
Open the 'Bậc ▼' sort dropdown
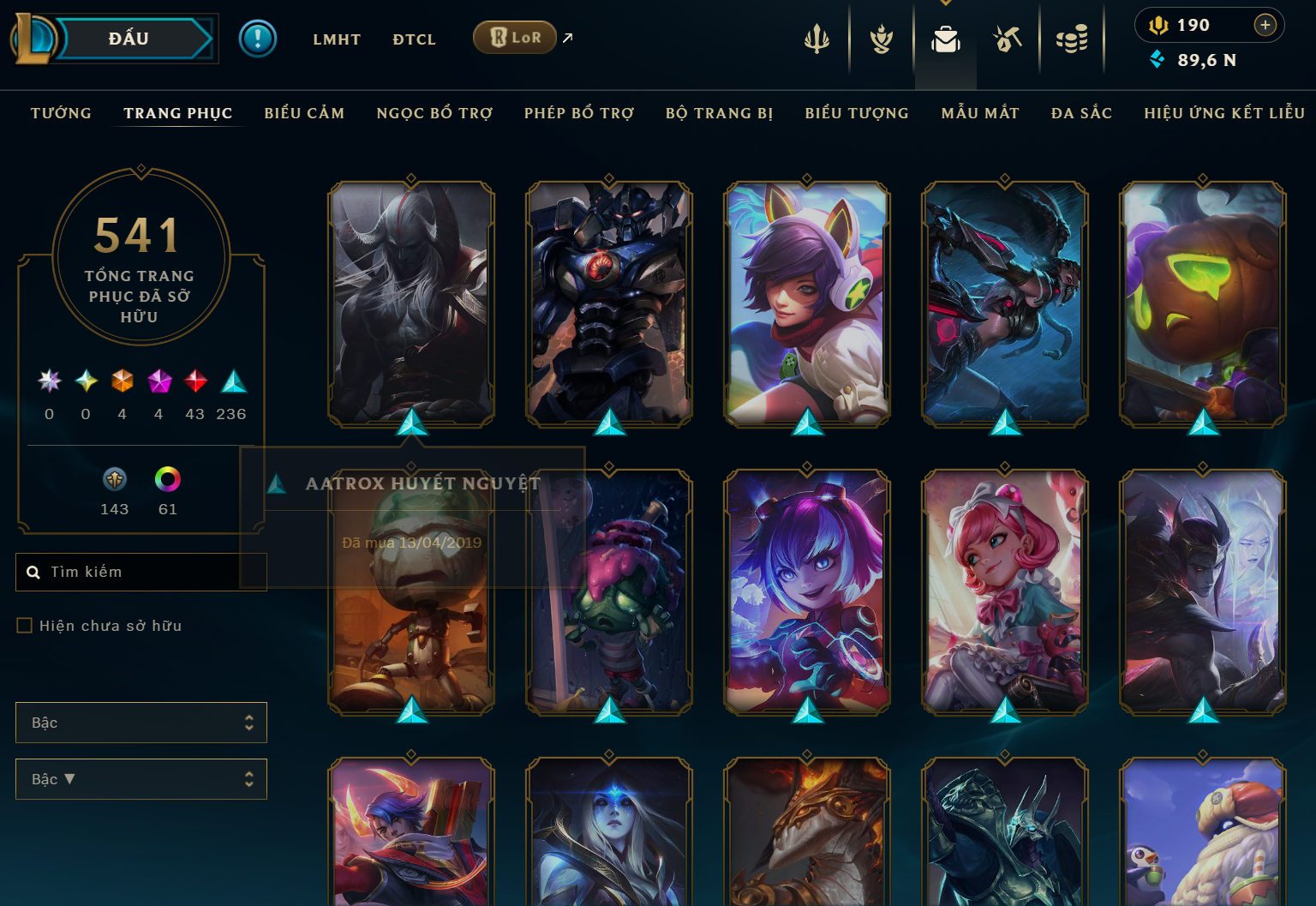[141, 779]
